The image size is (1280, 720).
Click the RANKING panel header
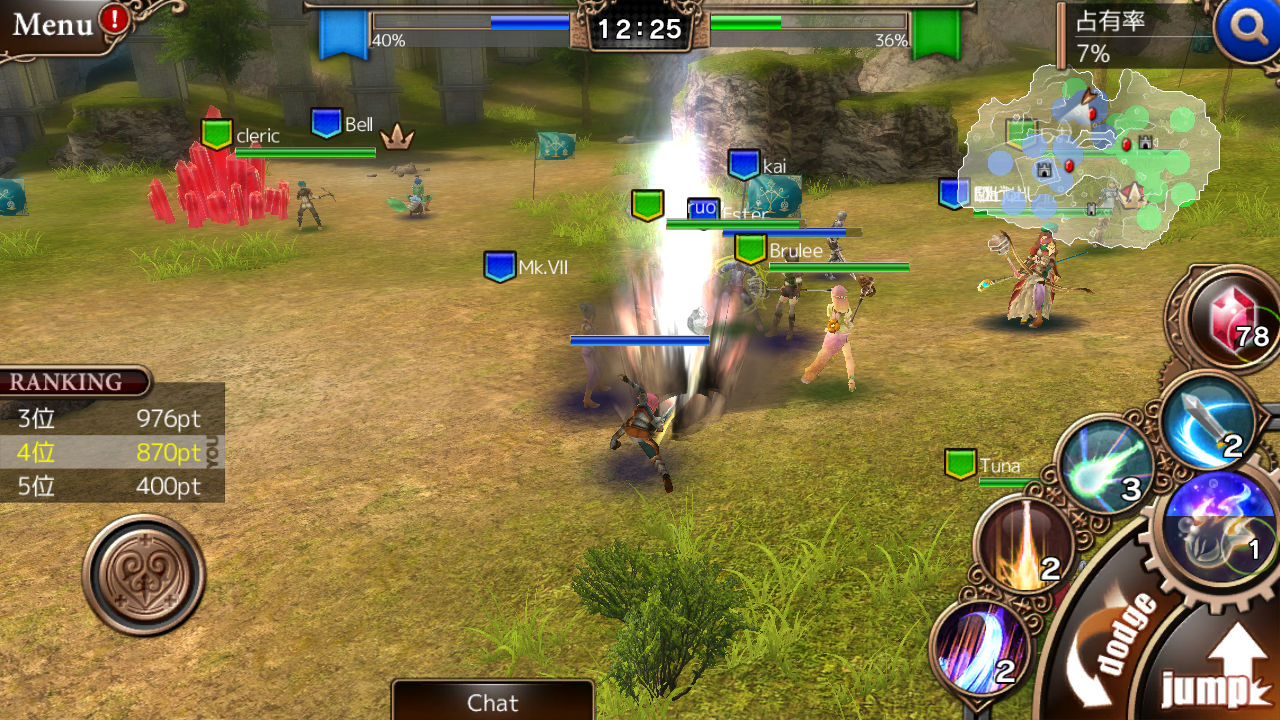72,382
